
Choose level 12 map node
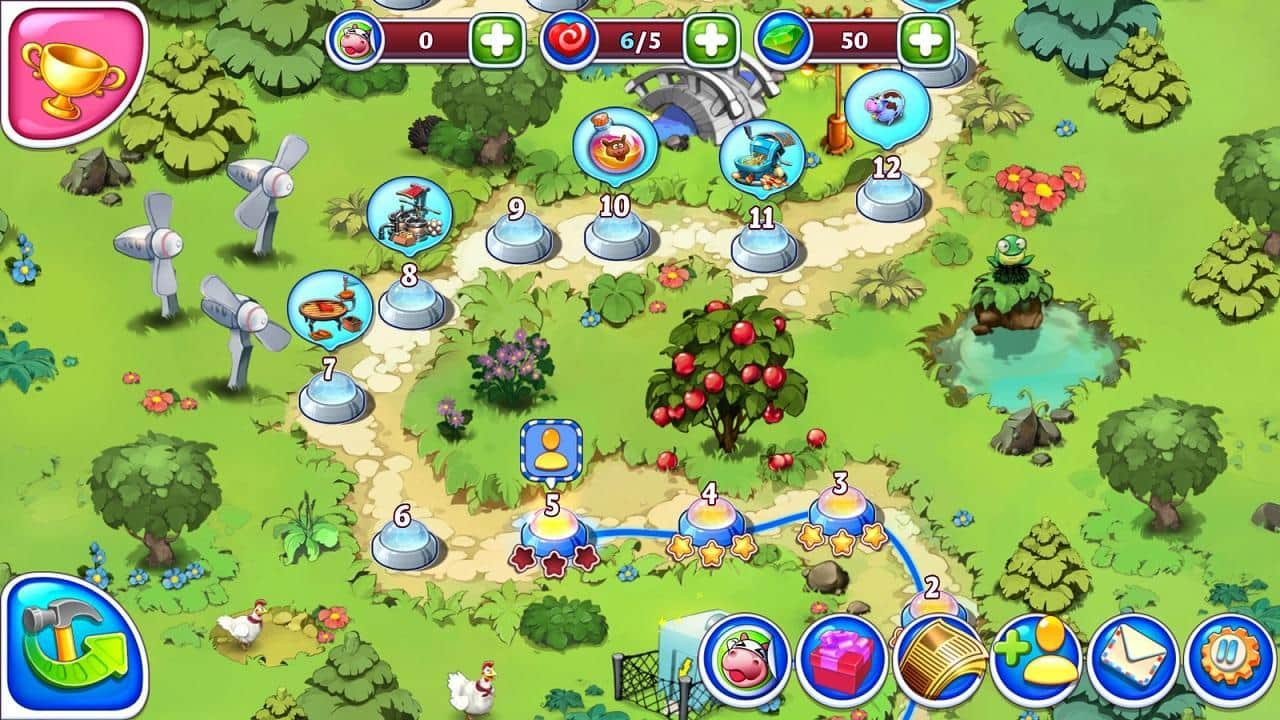point(889,196)
